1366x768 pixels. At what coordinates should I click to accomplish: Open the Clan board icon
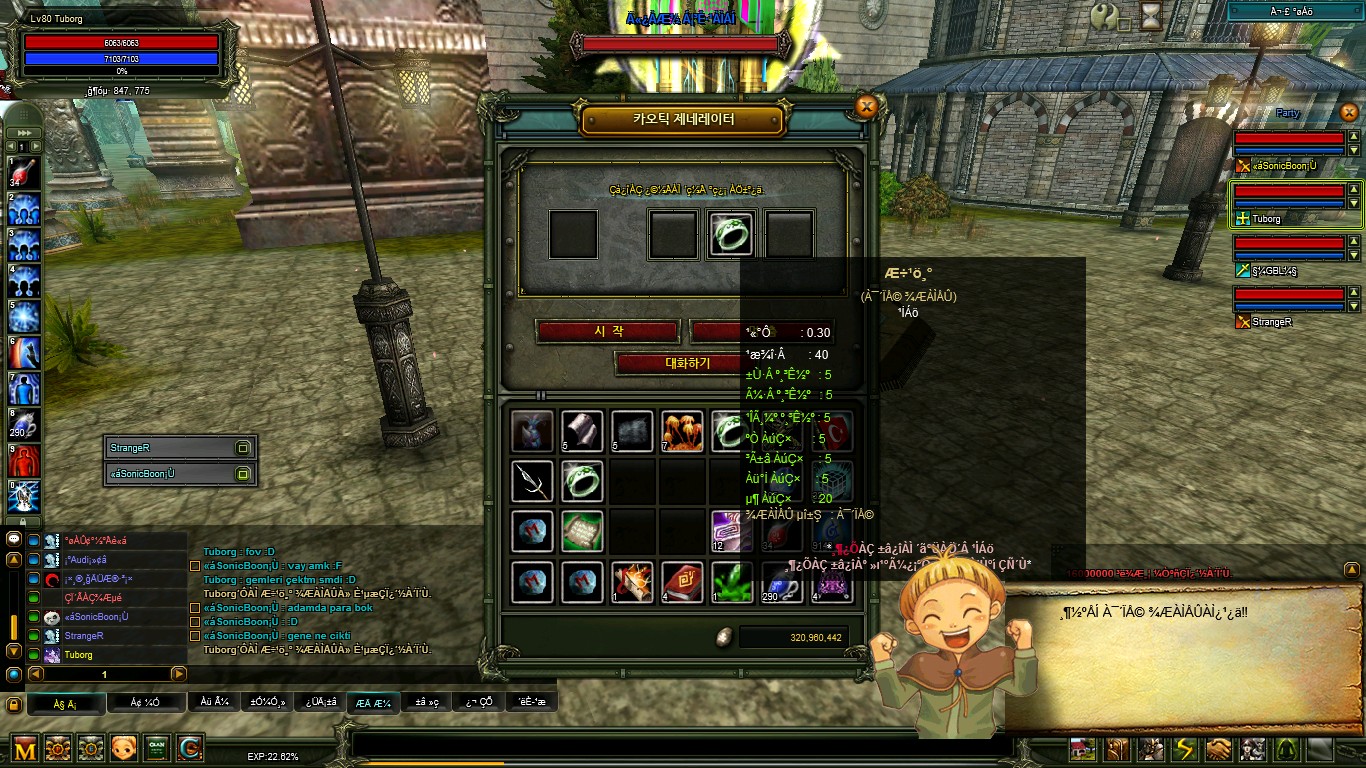tap(156, 748)
